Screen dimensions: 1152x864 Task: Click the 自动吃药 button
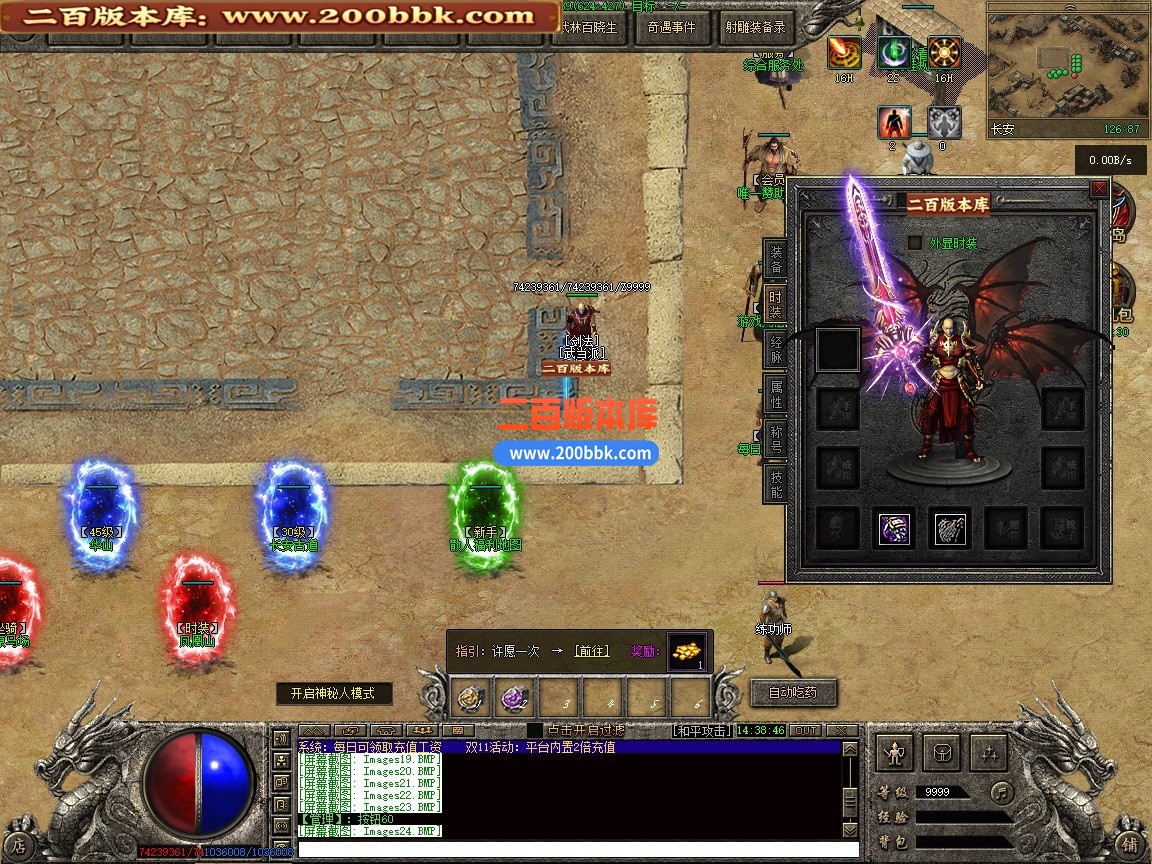click(x=792, y=692)
